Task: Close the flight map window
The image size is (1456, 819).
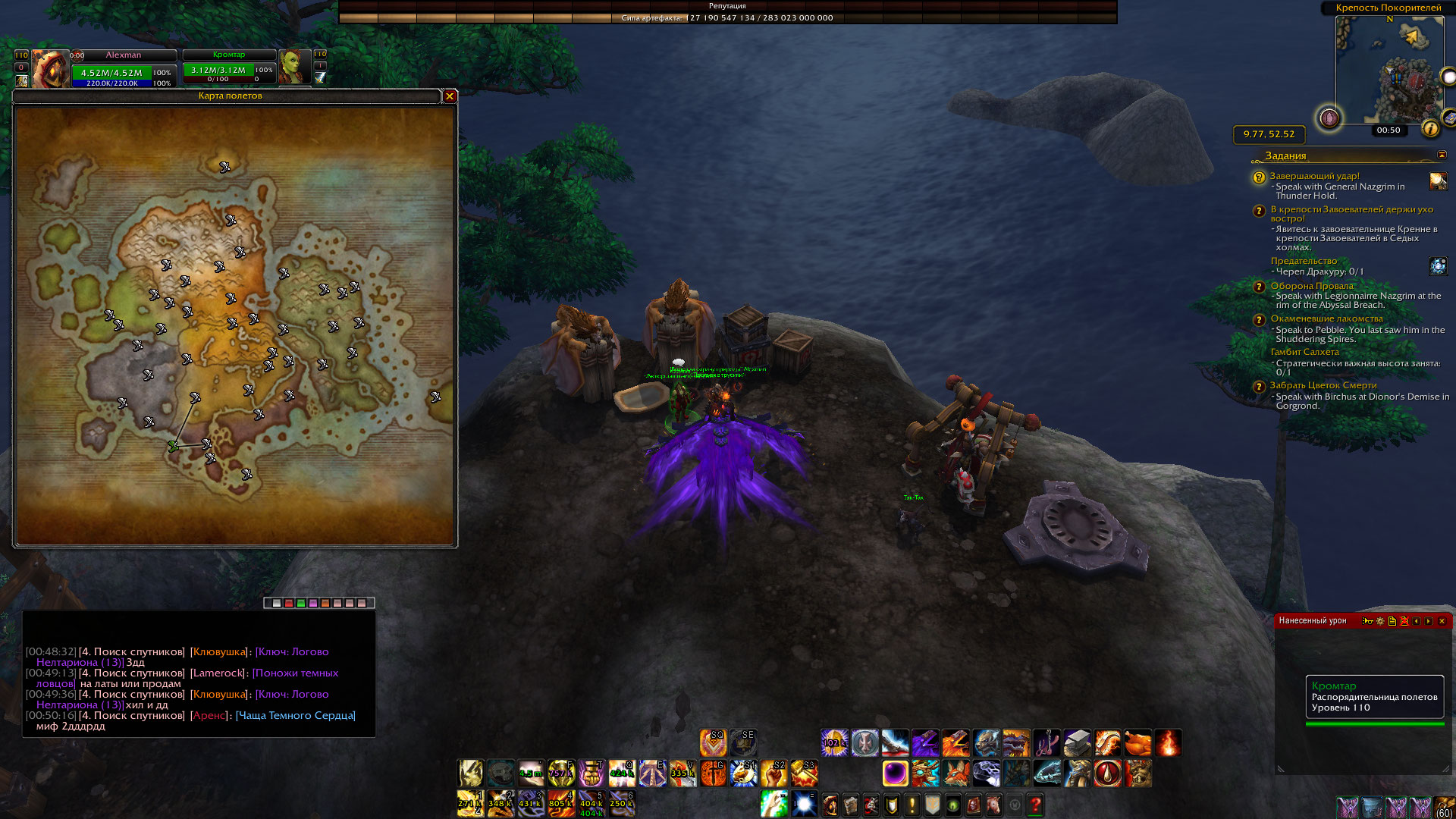Action: click(450, 96)
